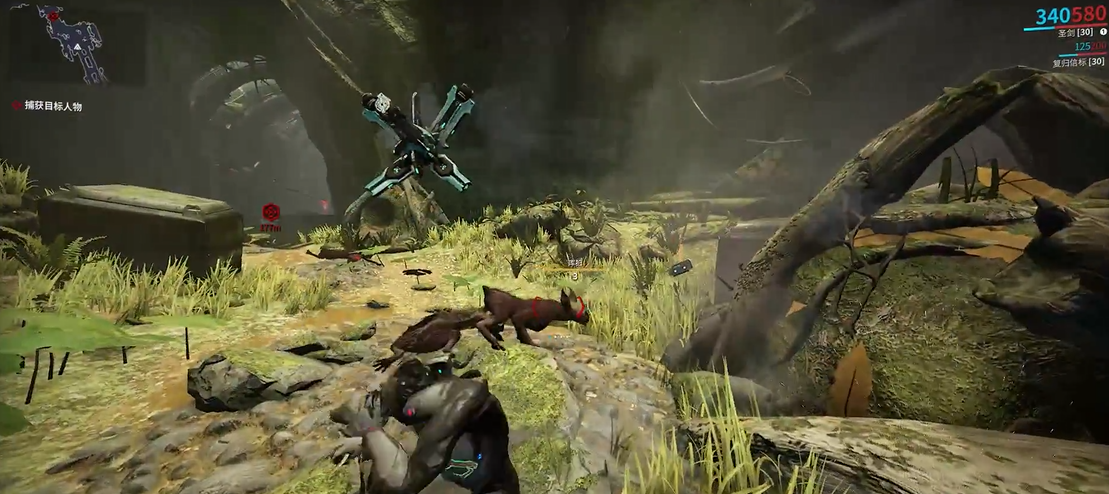Select the 复归信标 [30] companion label

[x=1078, y=62]
